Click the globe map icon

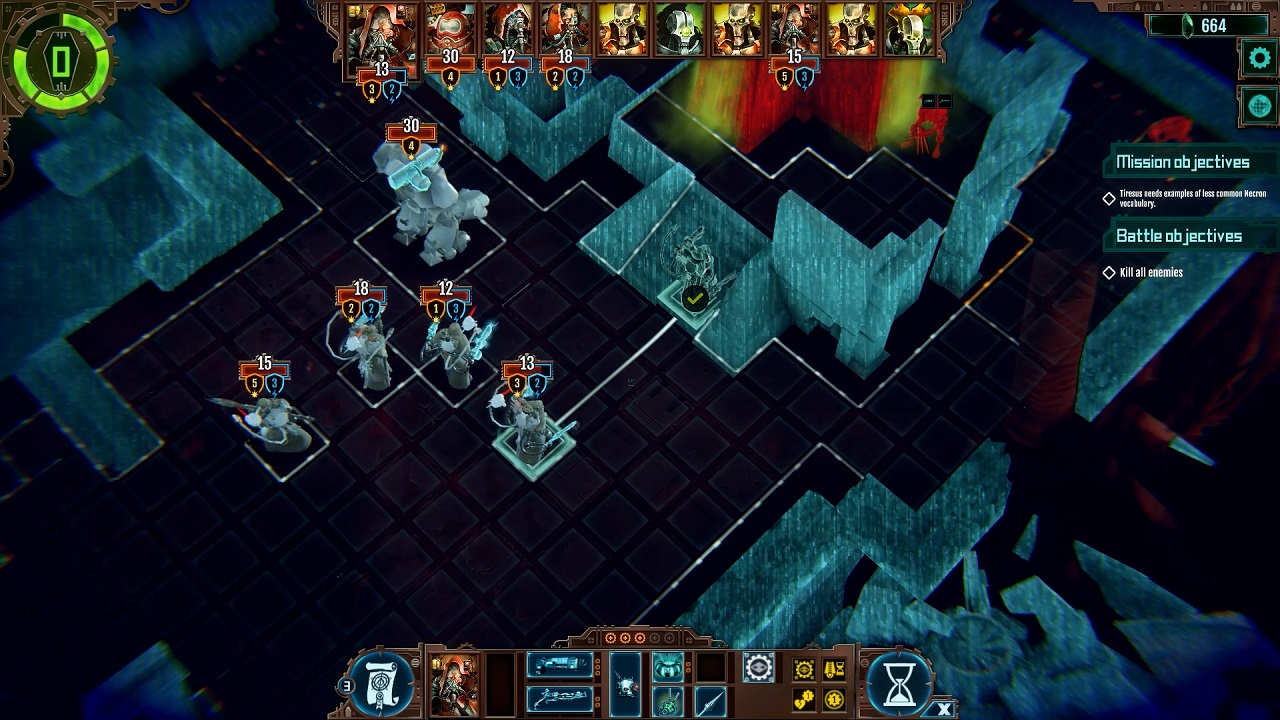click(x=1259, y=106)
